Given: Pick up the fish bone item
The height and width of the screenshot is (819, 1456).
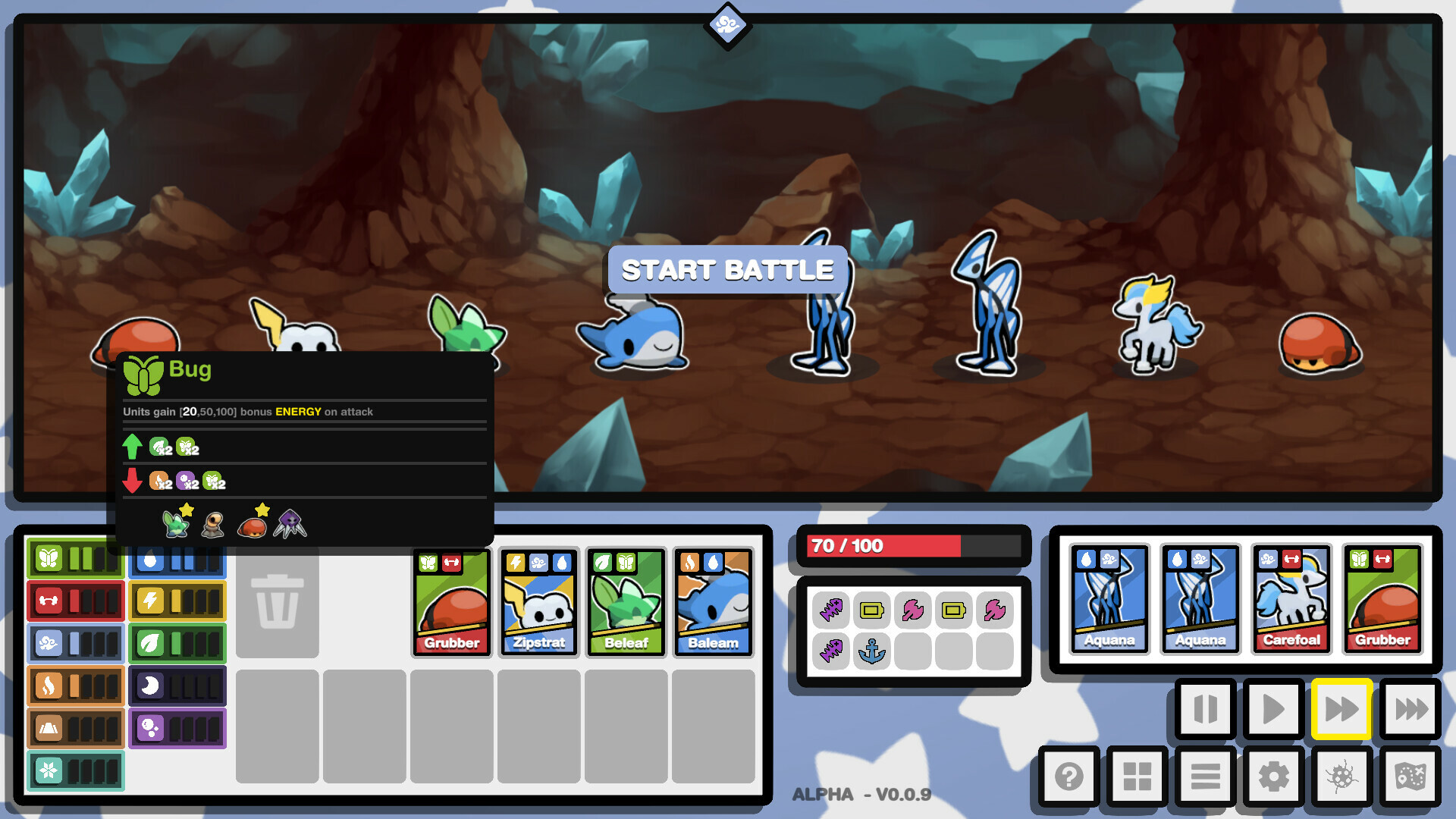Looking at the screenshot, I should pyautogui.click(x=831, y=610).
